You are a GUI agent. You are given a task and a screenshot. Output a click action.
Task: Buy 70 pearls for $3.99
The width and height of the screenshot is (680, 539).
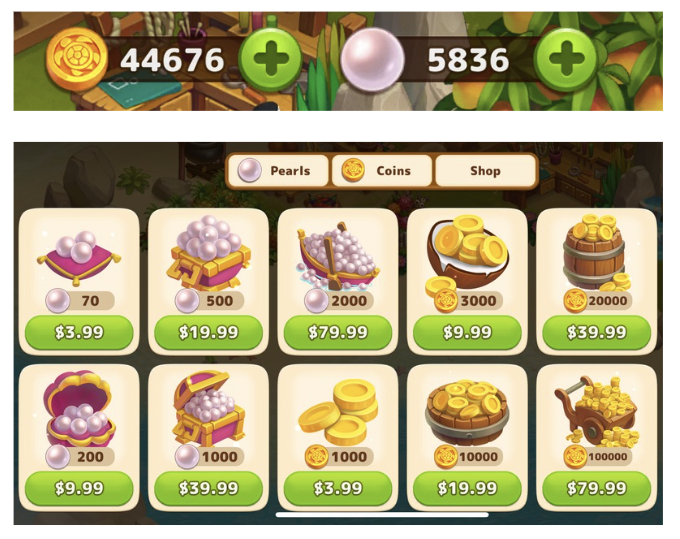click(79, 332)
